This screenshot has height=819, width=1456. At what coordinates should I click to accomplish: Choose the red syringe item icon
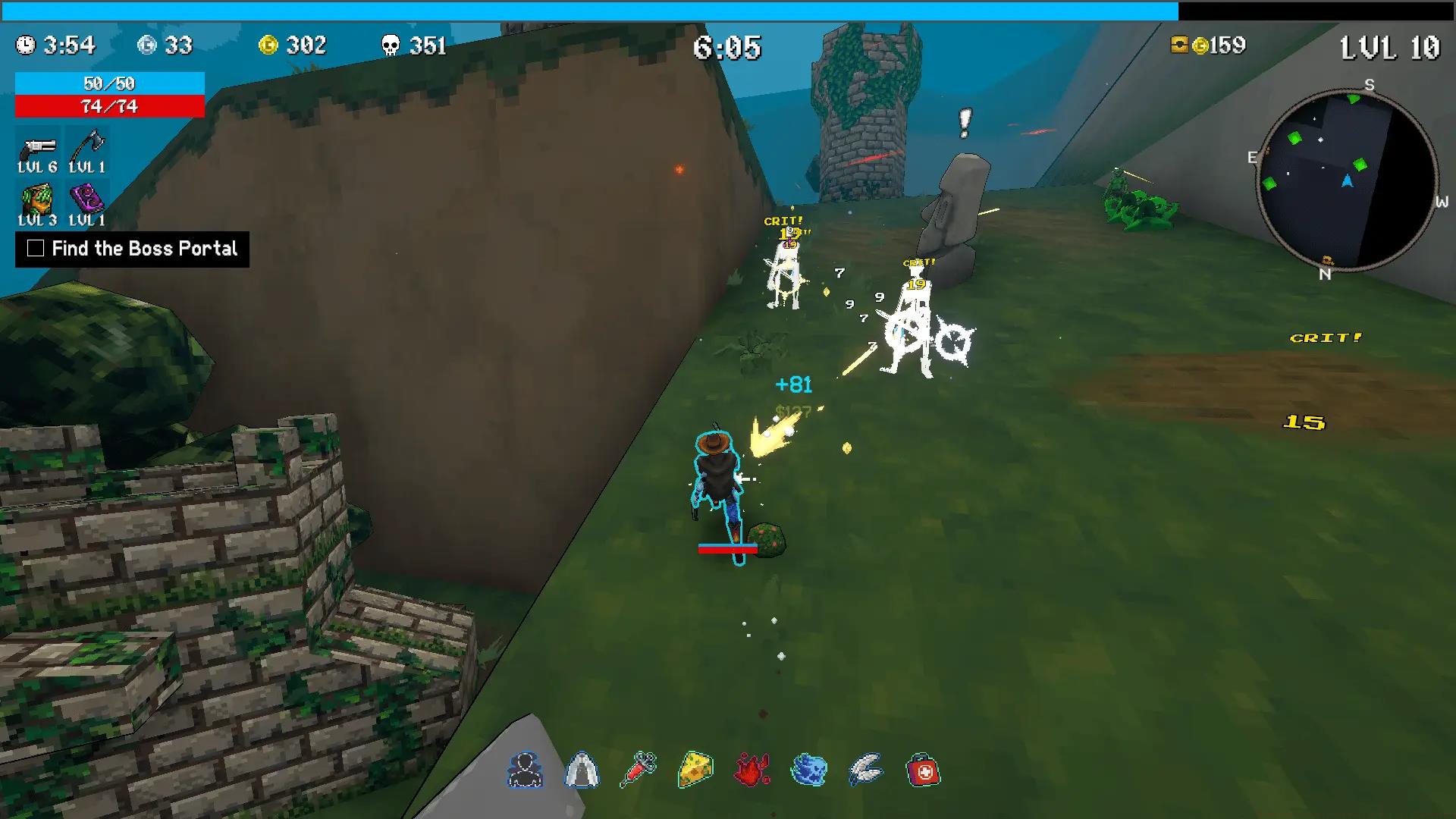coord(639,770)
